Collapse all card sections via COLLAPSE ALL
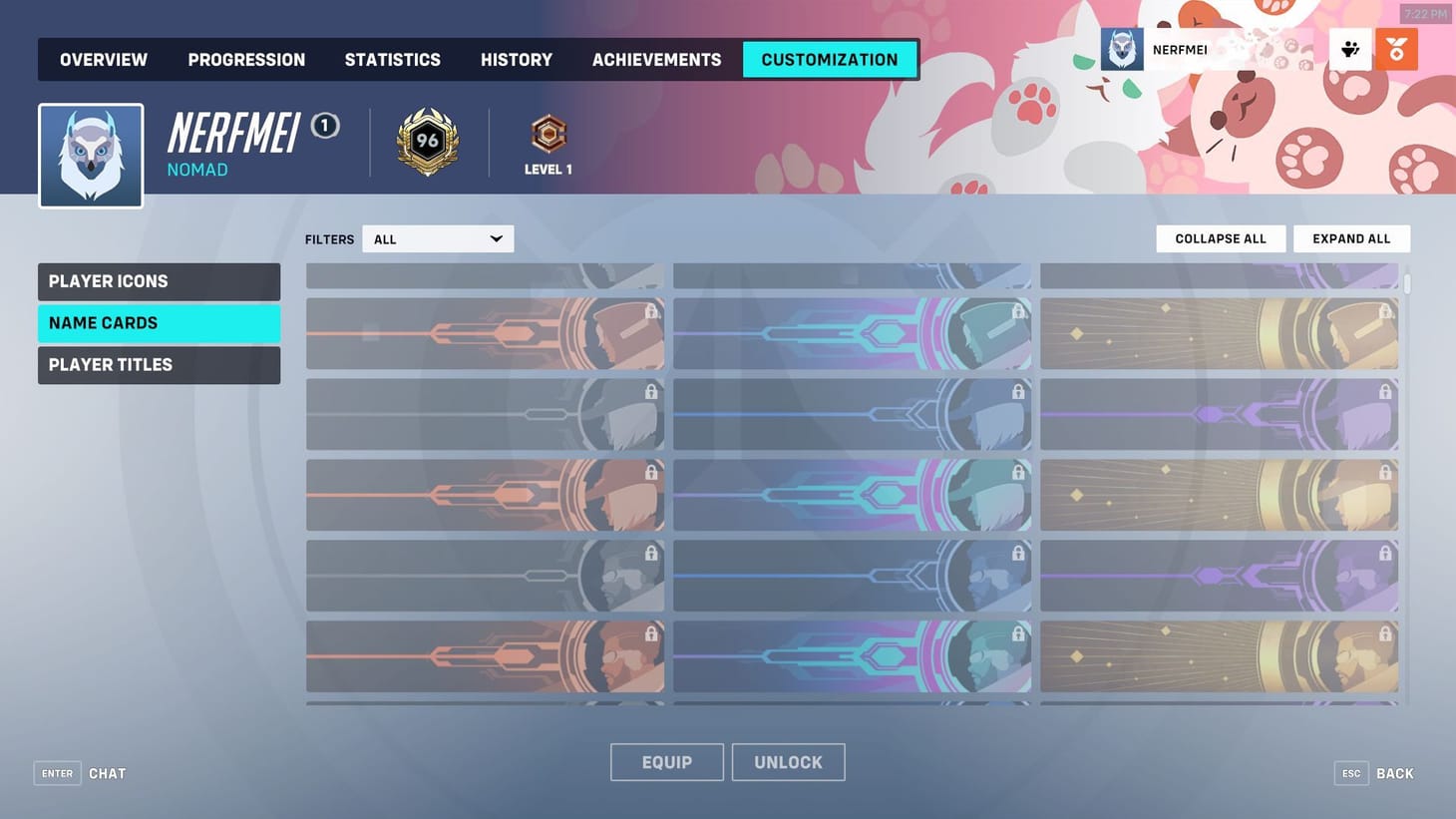The height and width of the screenshot is (819, 1456). (1220, 238)
